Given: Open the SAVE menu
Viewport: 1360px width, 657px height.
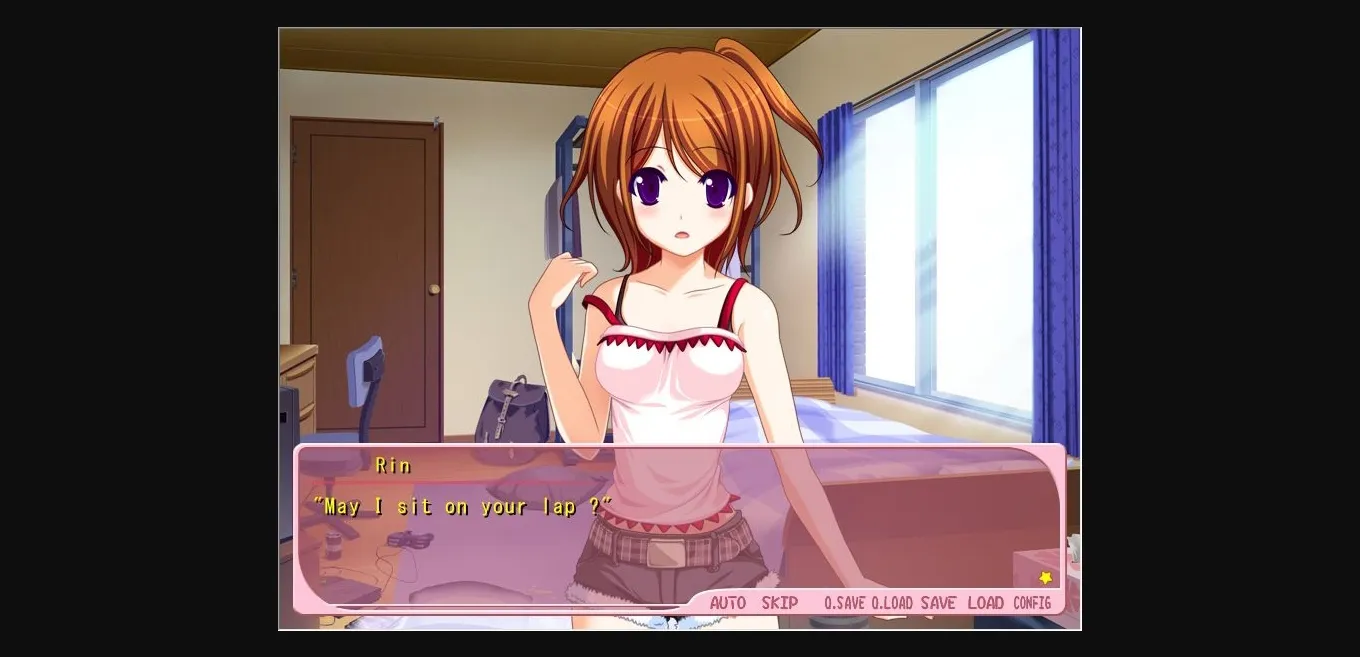Looking at the screenshot, I should (x=938, y=603).
